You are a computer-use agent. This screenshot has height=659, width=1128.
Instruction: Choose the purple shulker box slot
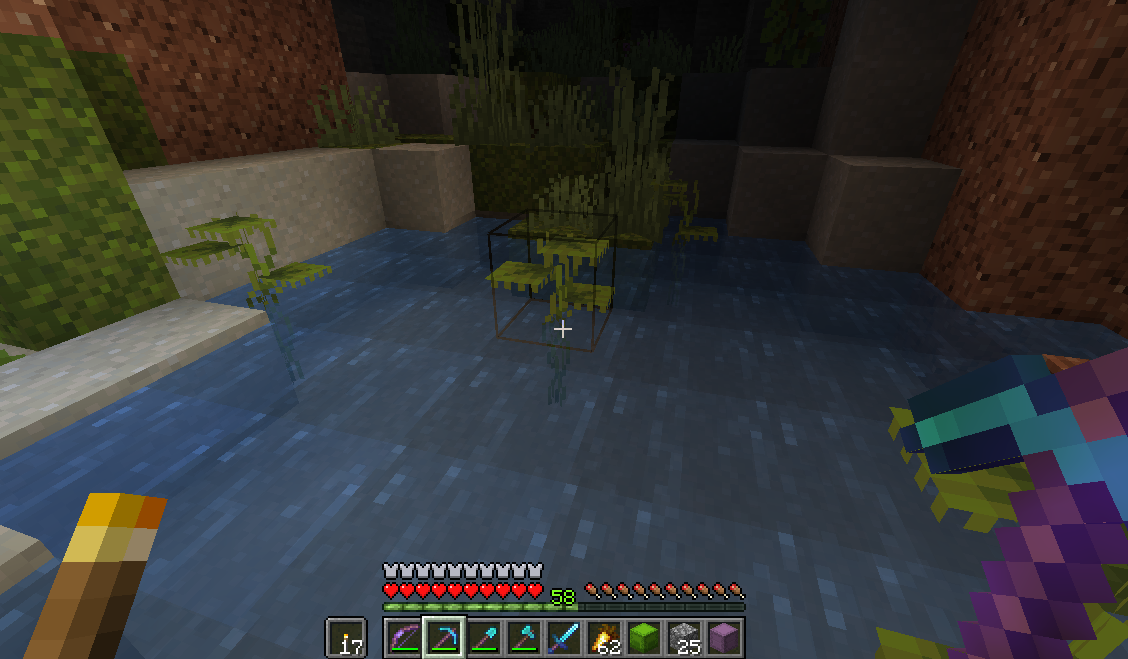pos(724,637)
